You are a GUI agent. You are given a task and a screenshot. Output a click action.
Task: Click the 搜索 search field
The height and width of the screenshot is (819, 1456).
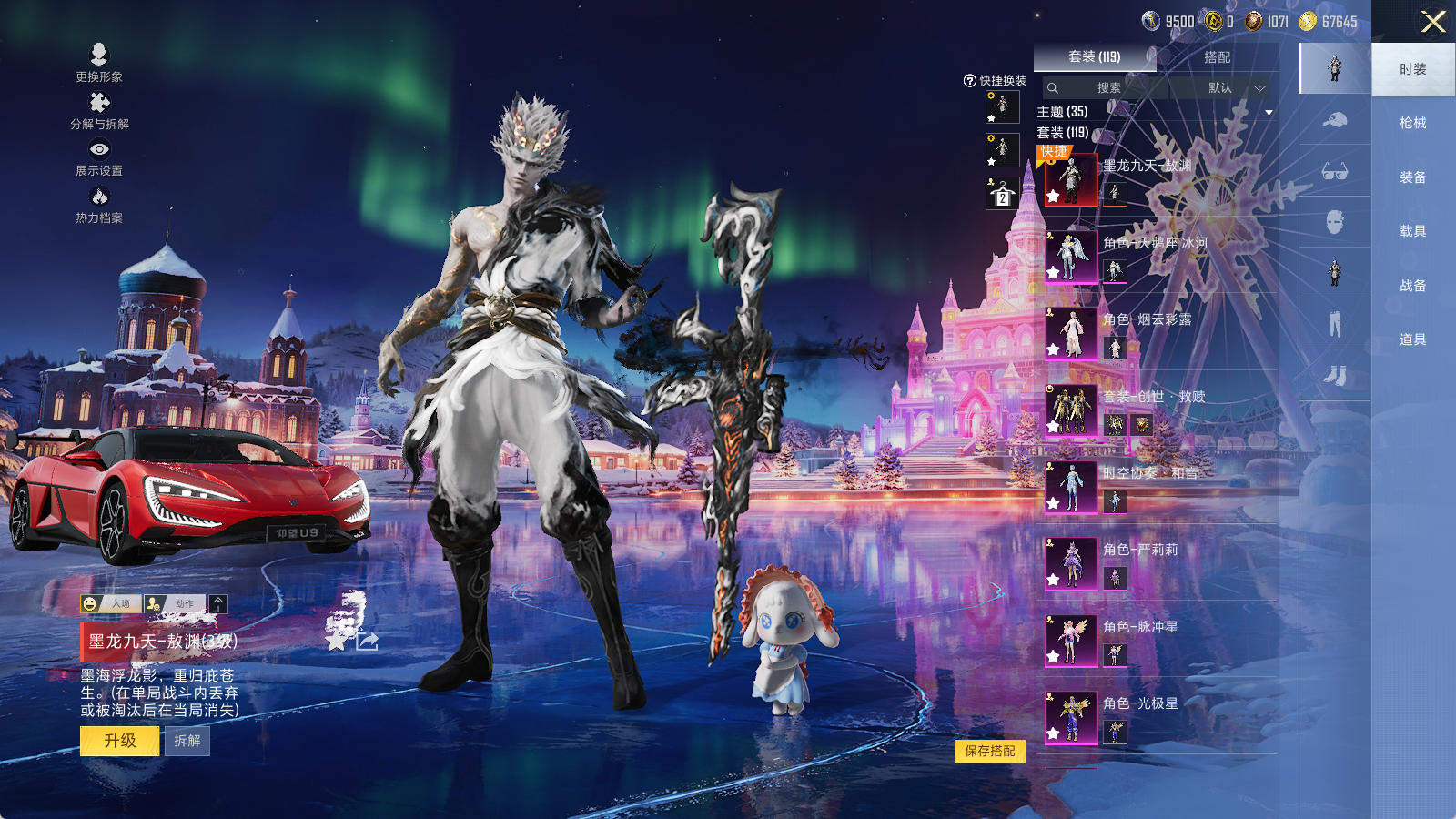1105,88
